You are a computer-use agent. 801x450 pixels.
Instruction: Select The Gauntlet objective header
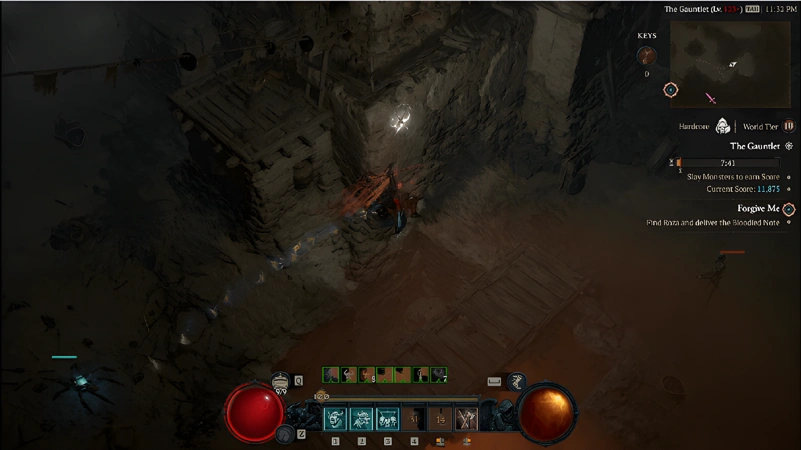755,146
